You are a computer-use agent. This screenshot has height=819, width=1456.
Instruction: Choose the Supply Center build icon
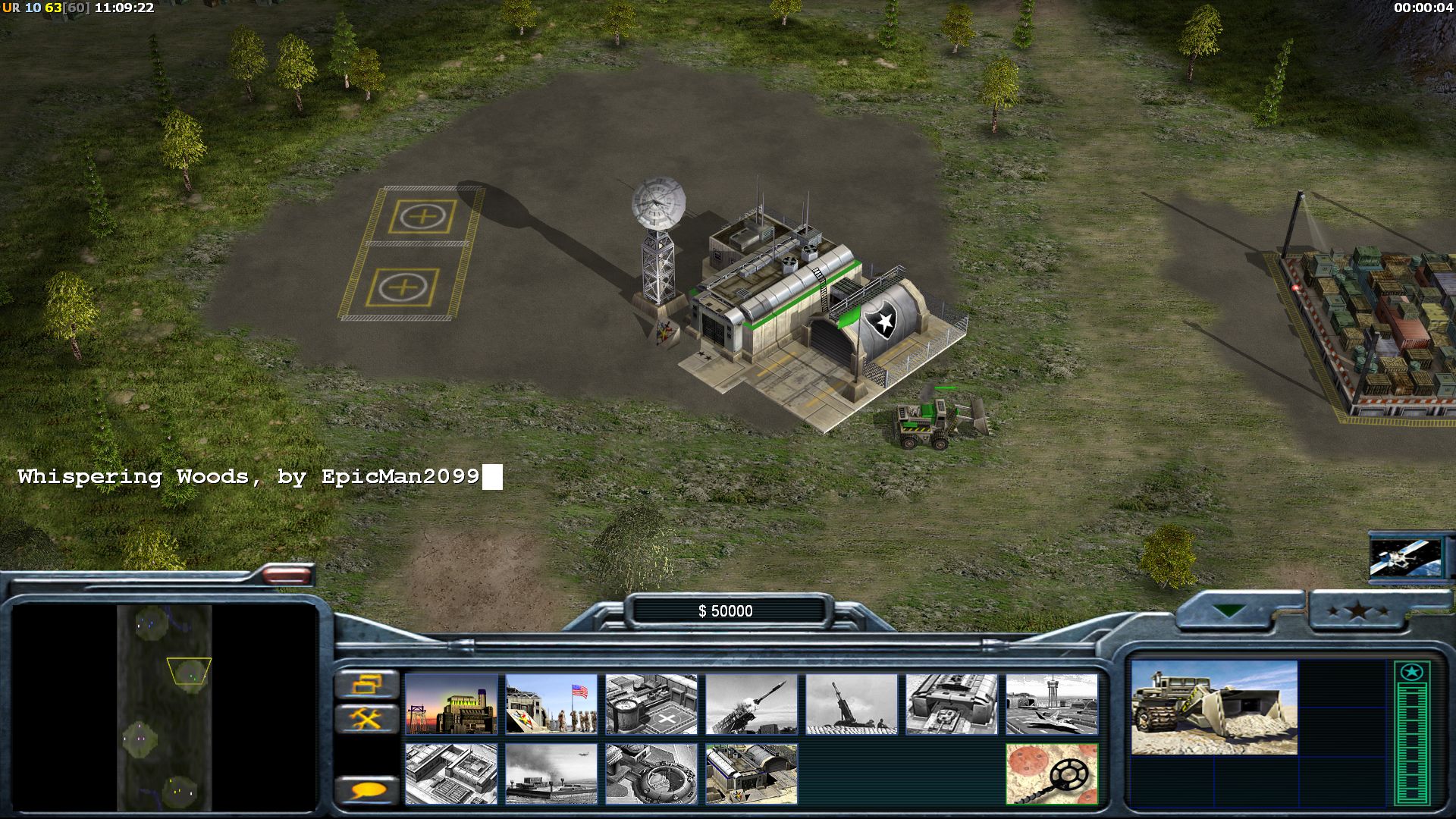click(x=651, y=704)
